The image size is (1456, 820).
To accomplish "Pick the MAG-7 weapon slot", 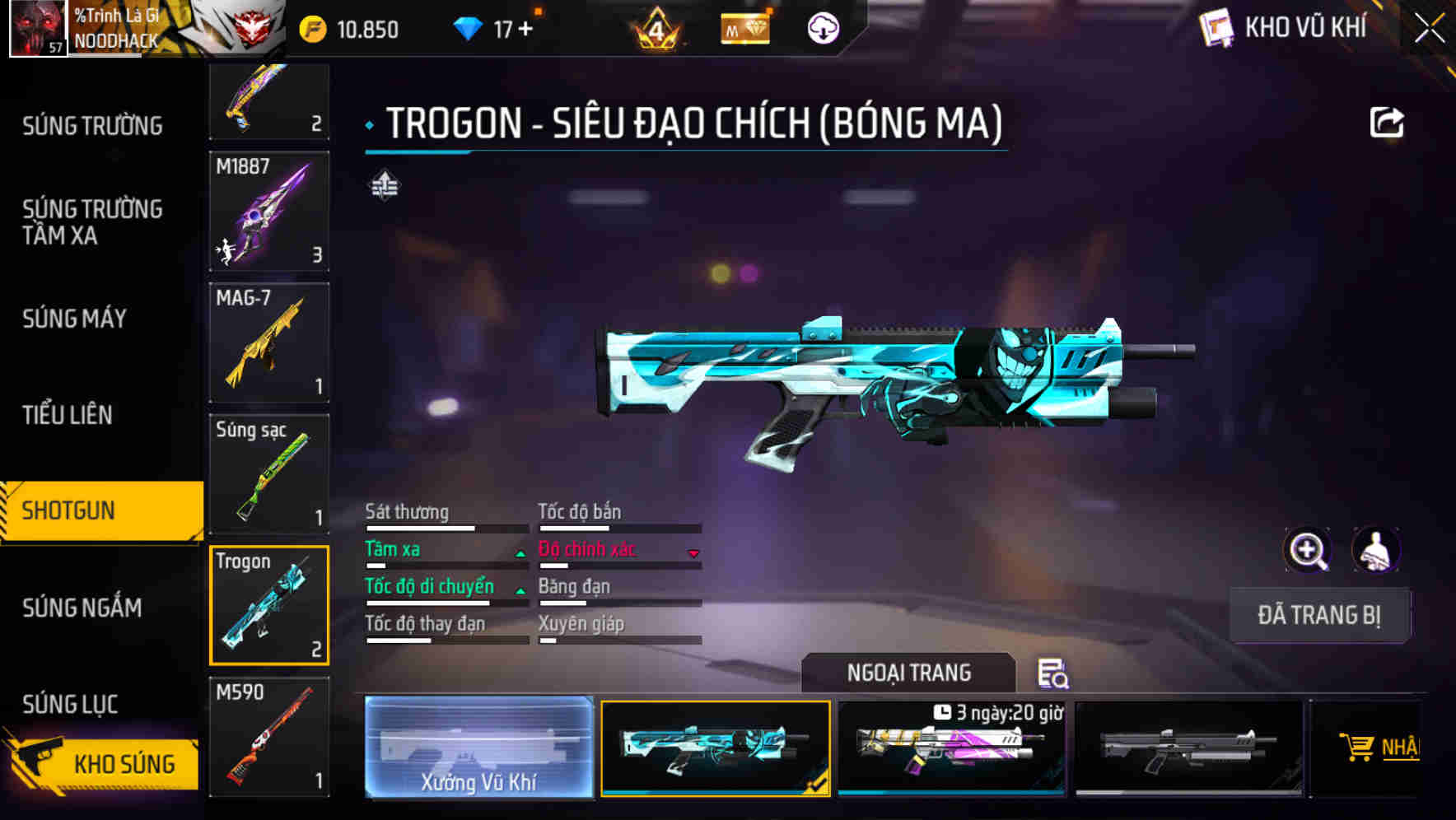I will click(269, 342).
